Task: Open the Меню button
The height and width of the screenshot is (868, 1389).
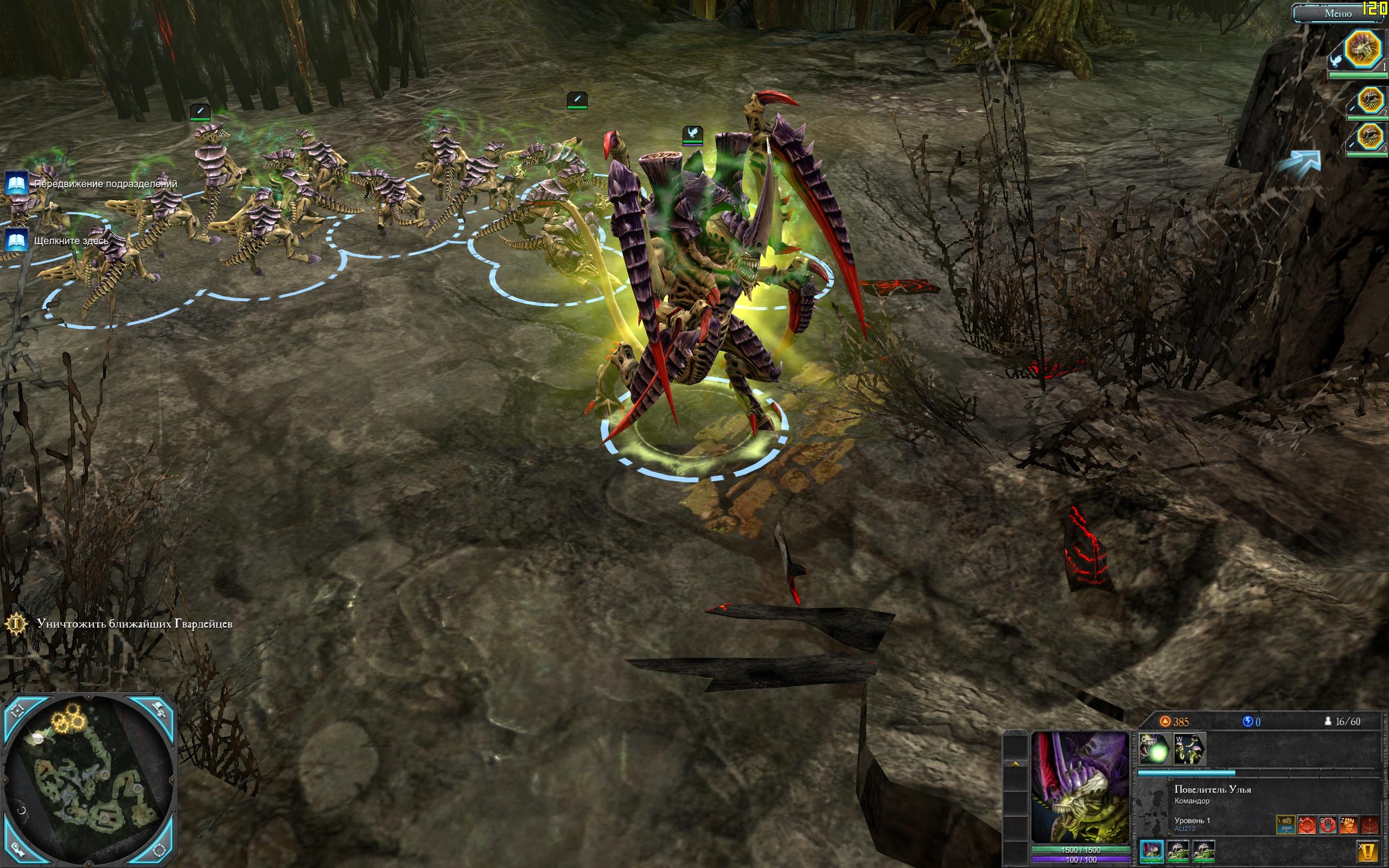Action: point(1337,13)
